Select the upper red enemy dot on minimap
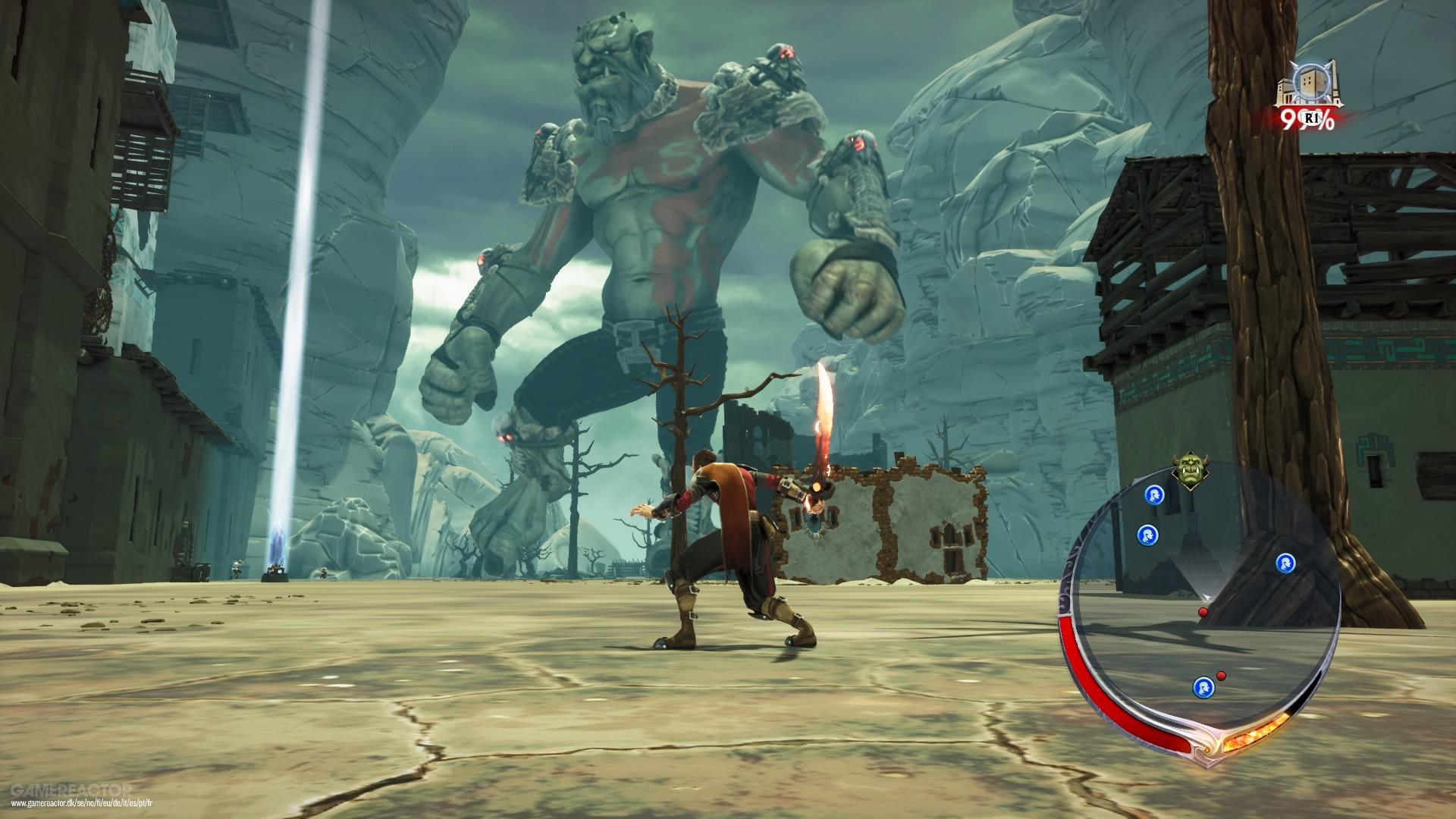 point(1202,611)
